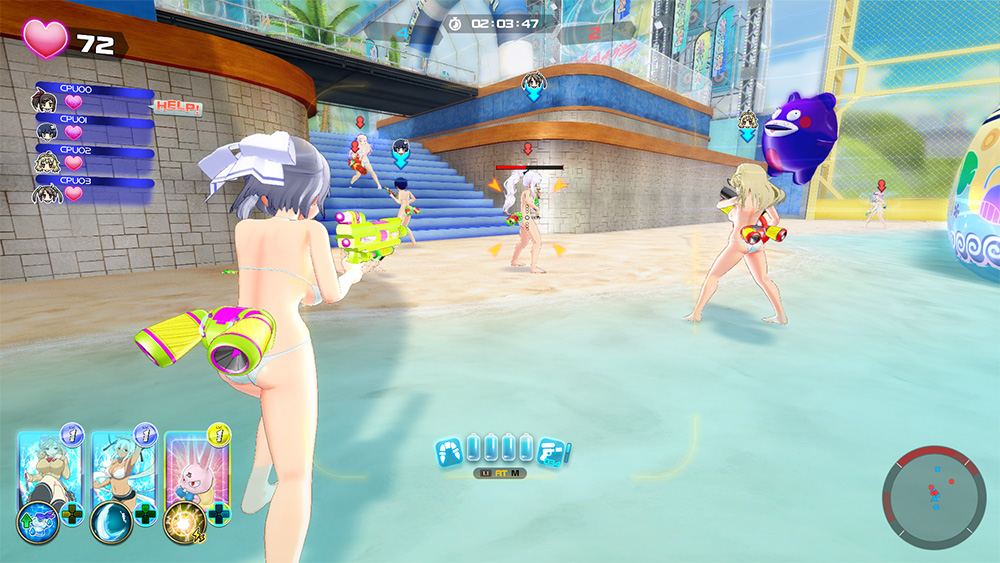The image size is (1000, 563).
Task: Trigger the blue water wave skill
Action: [109, 523]
